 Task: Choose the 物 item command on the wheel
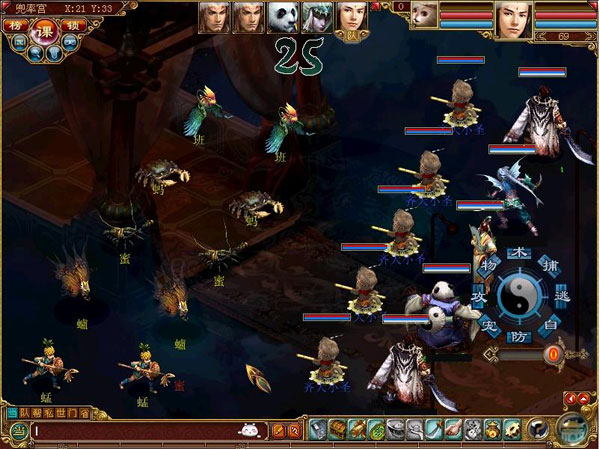pos(487,267)
